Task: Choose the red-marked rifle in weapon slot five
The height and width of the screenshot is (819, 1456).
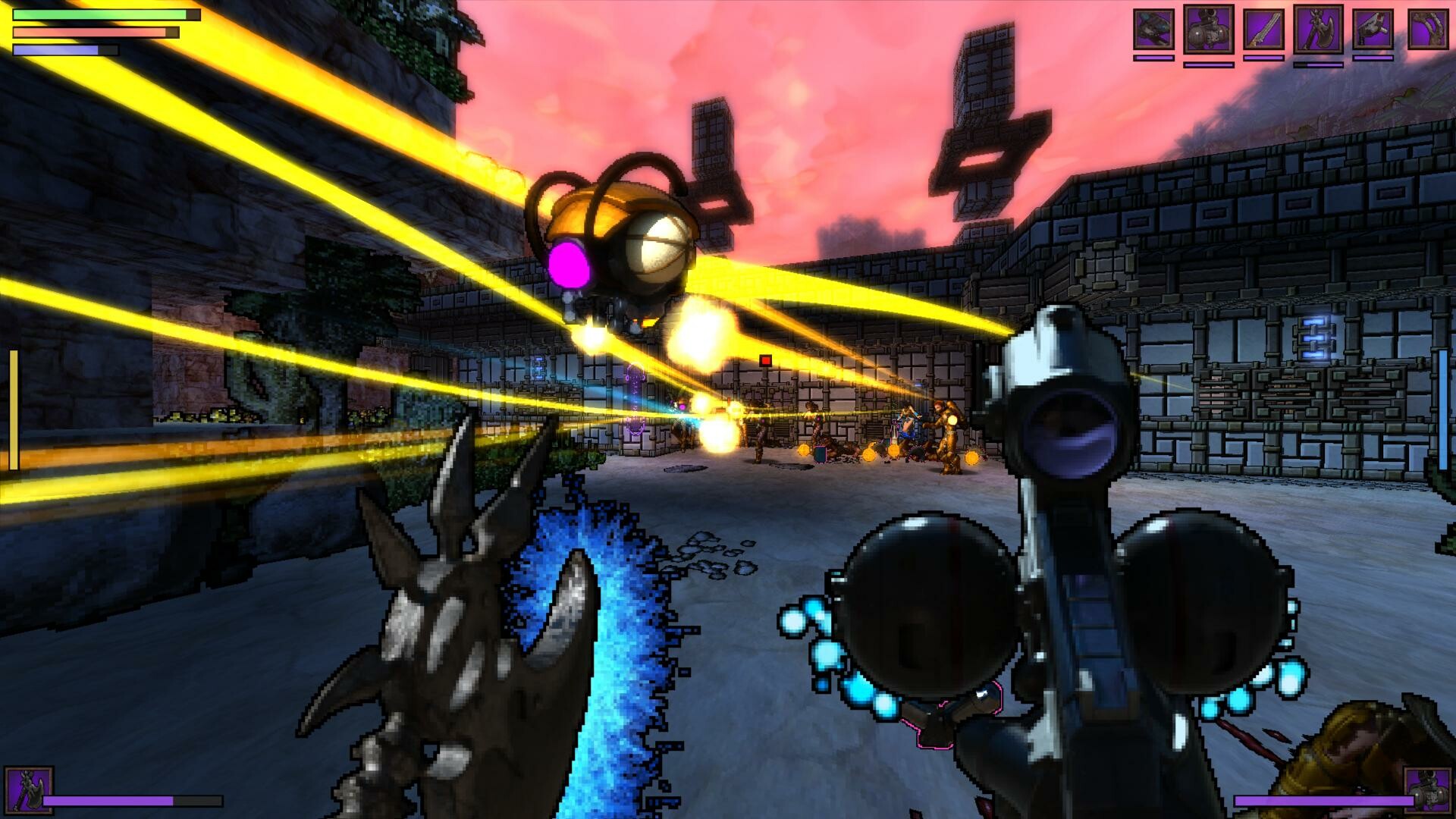Action: coord(1373,29)
